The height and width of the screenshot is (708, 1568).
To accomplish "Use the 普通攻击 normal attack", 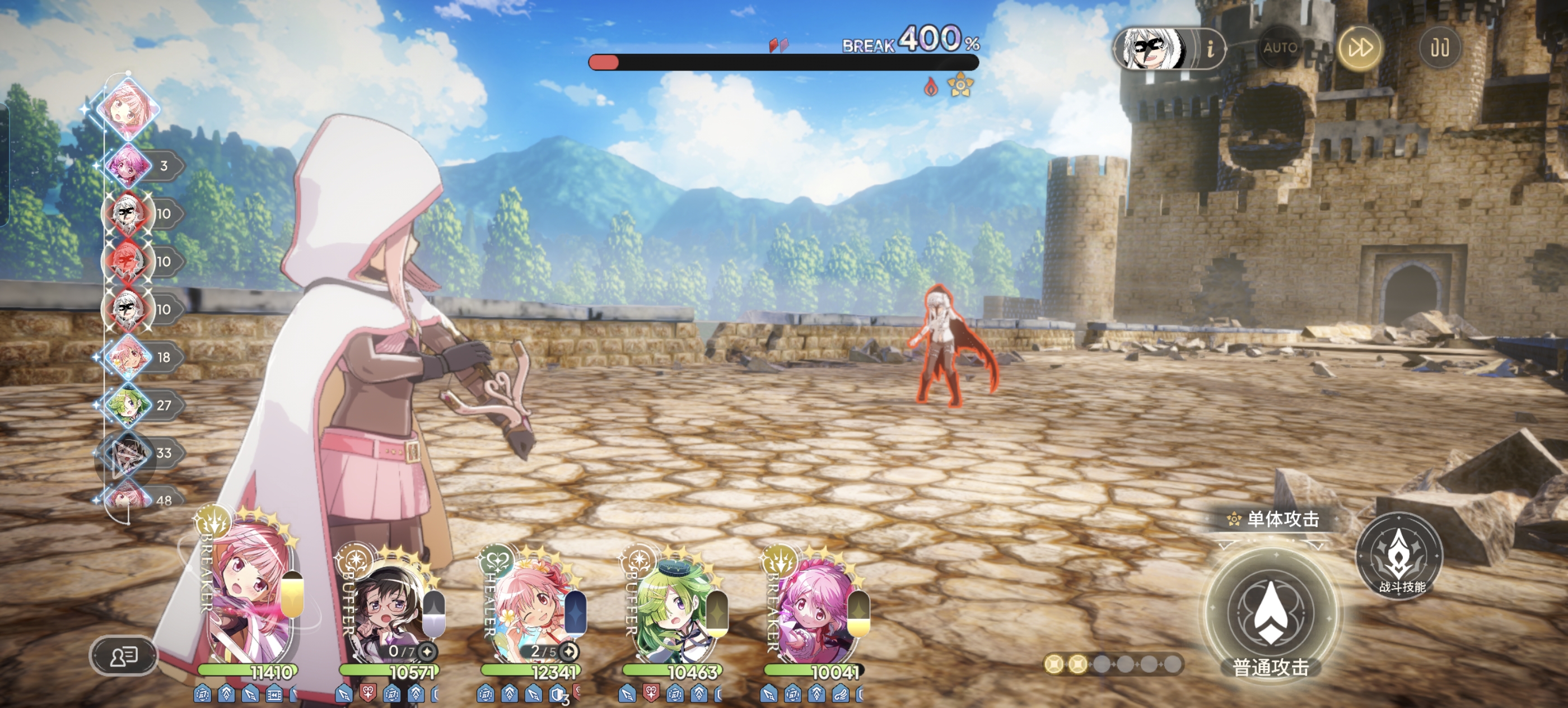I will point(1271,614).
